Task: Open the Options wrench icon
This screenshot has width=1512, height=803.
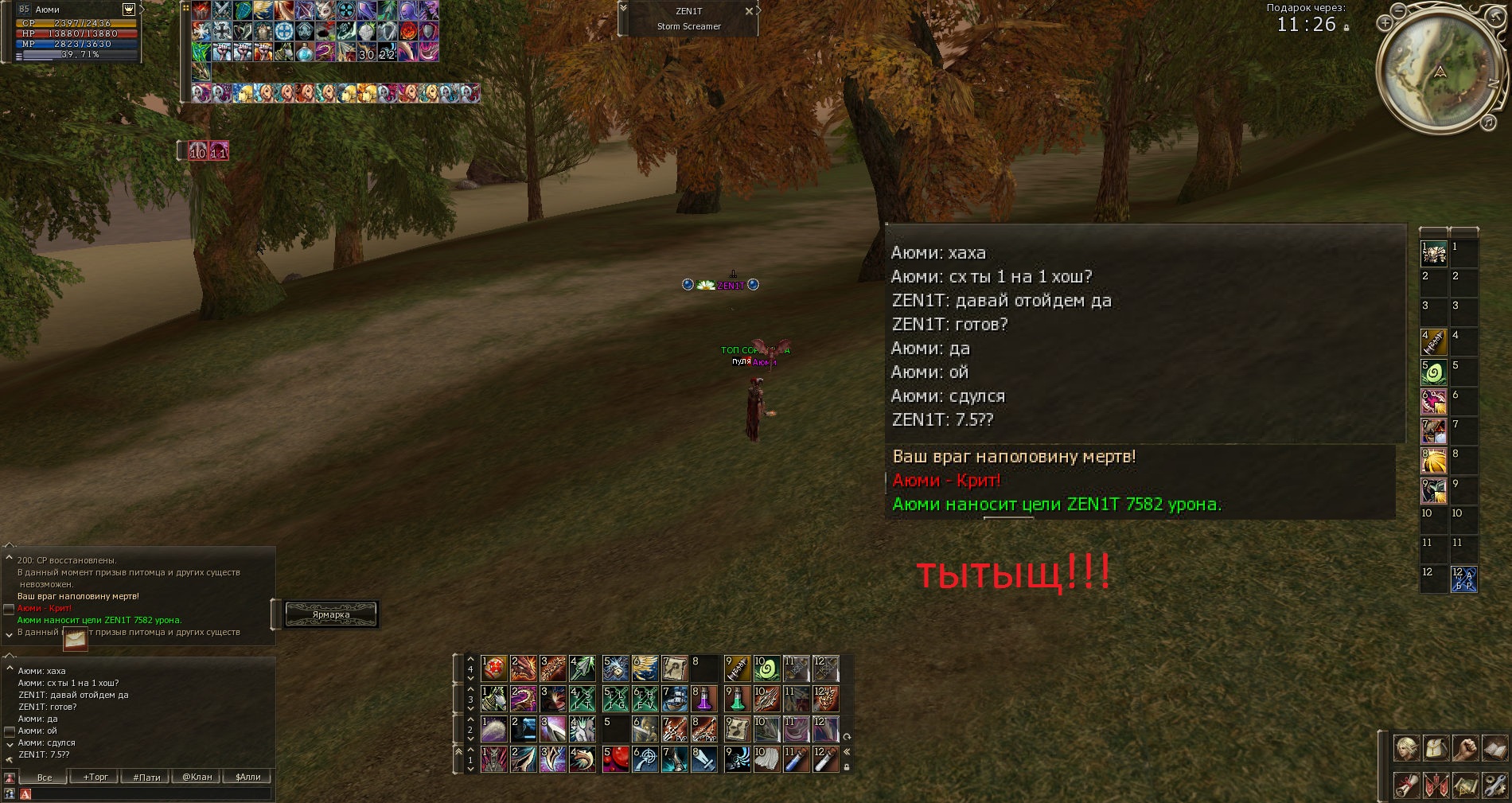Action: [x=1495, y=785]
